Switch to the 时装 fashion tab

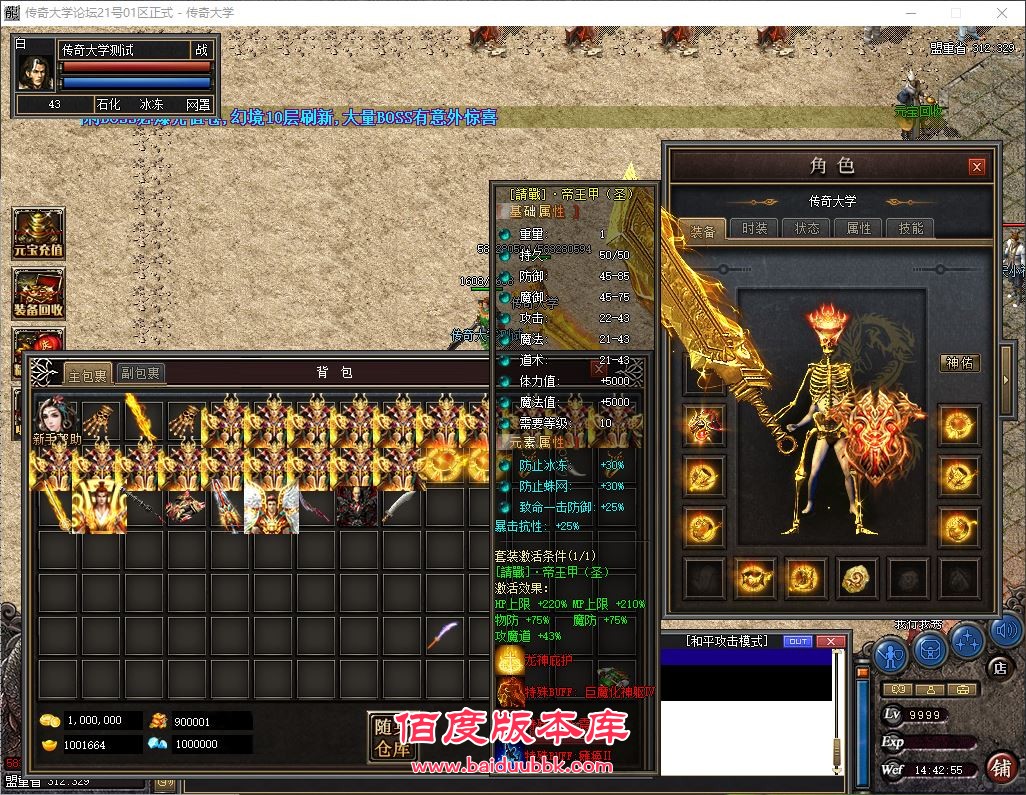pos(755,228)
